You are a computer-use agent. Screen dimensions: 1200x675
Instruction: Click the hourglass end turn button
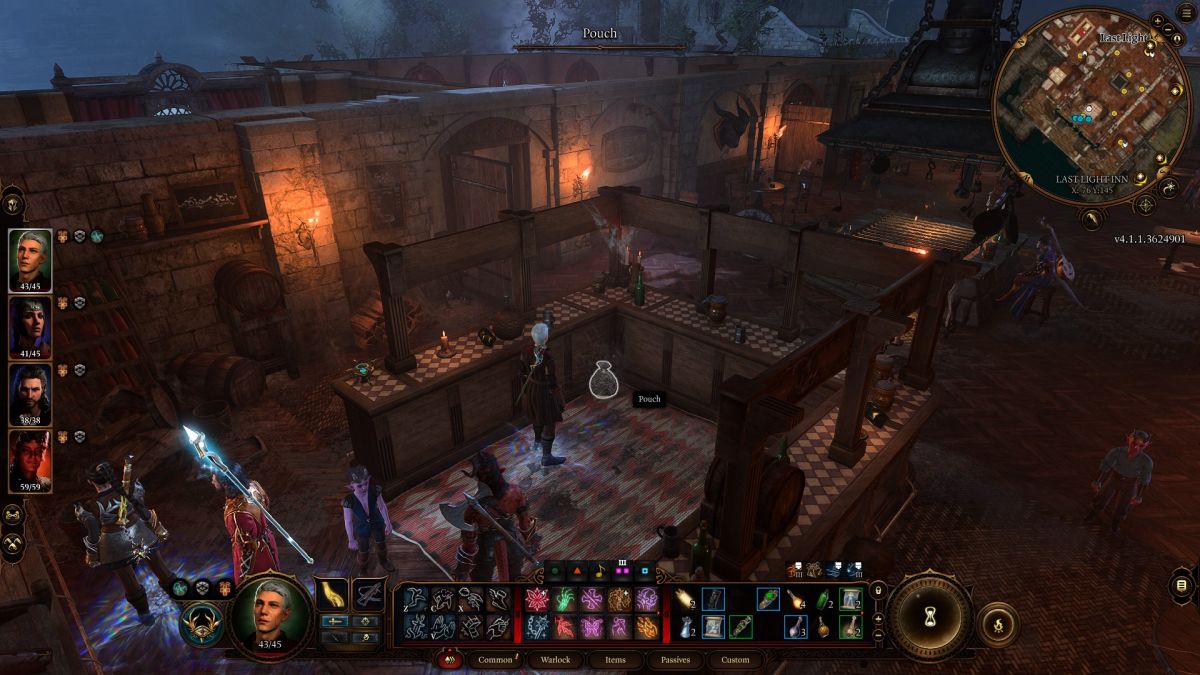pos(930,616)
